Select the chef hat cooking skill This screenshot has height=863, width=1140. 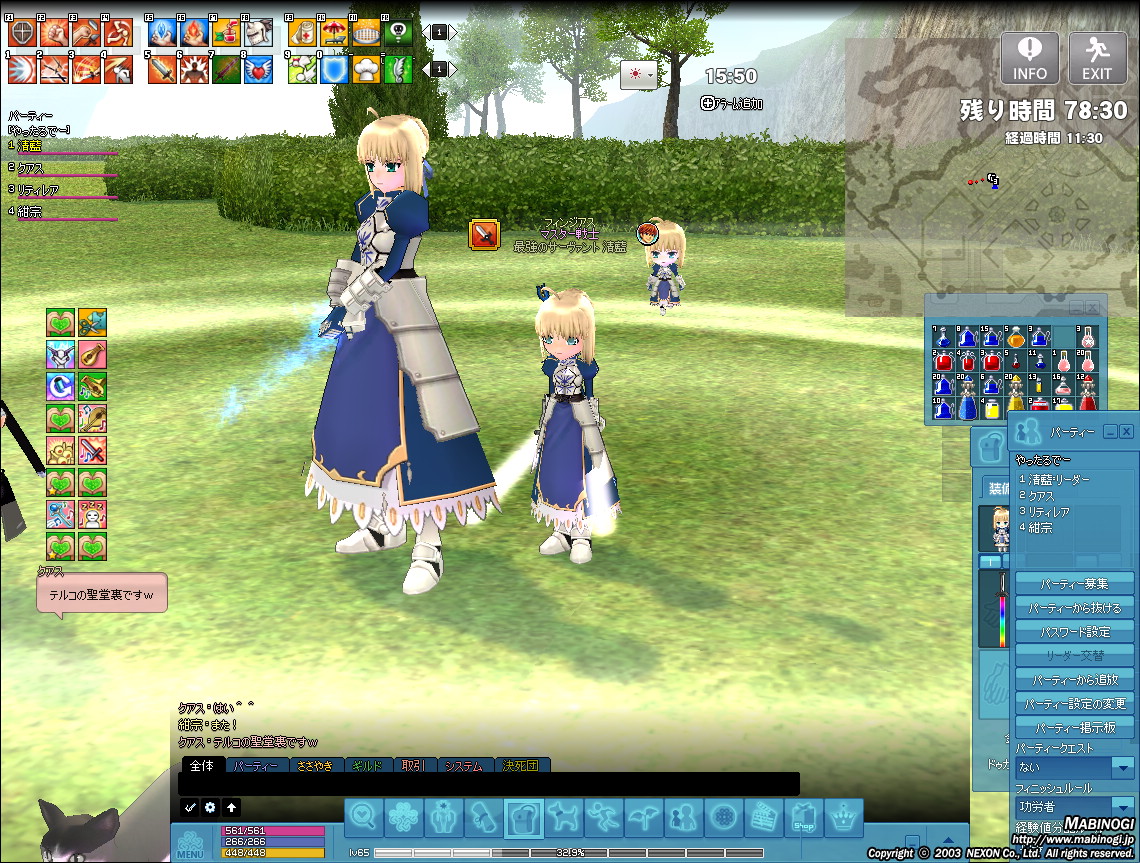367,69
